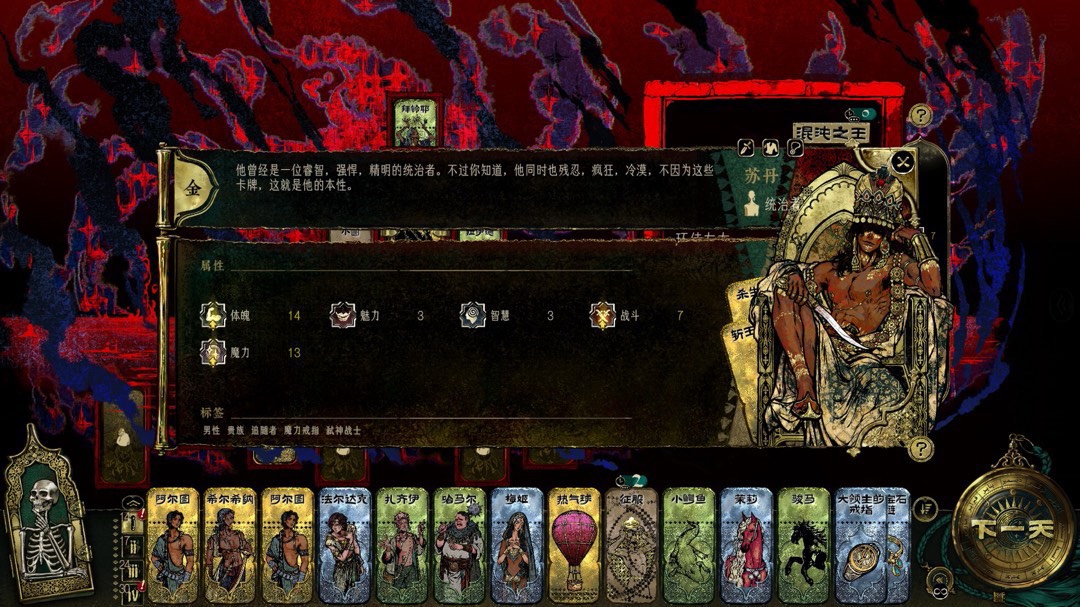The height and width of the screenshot is (607, 1080).
Task: Advance with the 下一天 (next day) button
Action: (1013, 528)
